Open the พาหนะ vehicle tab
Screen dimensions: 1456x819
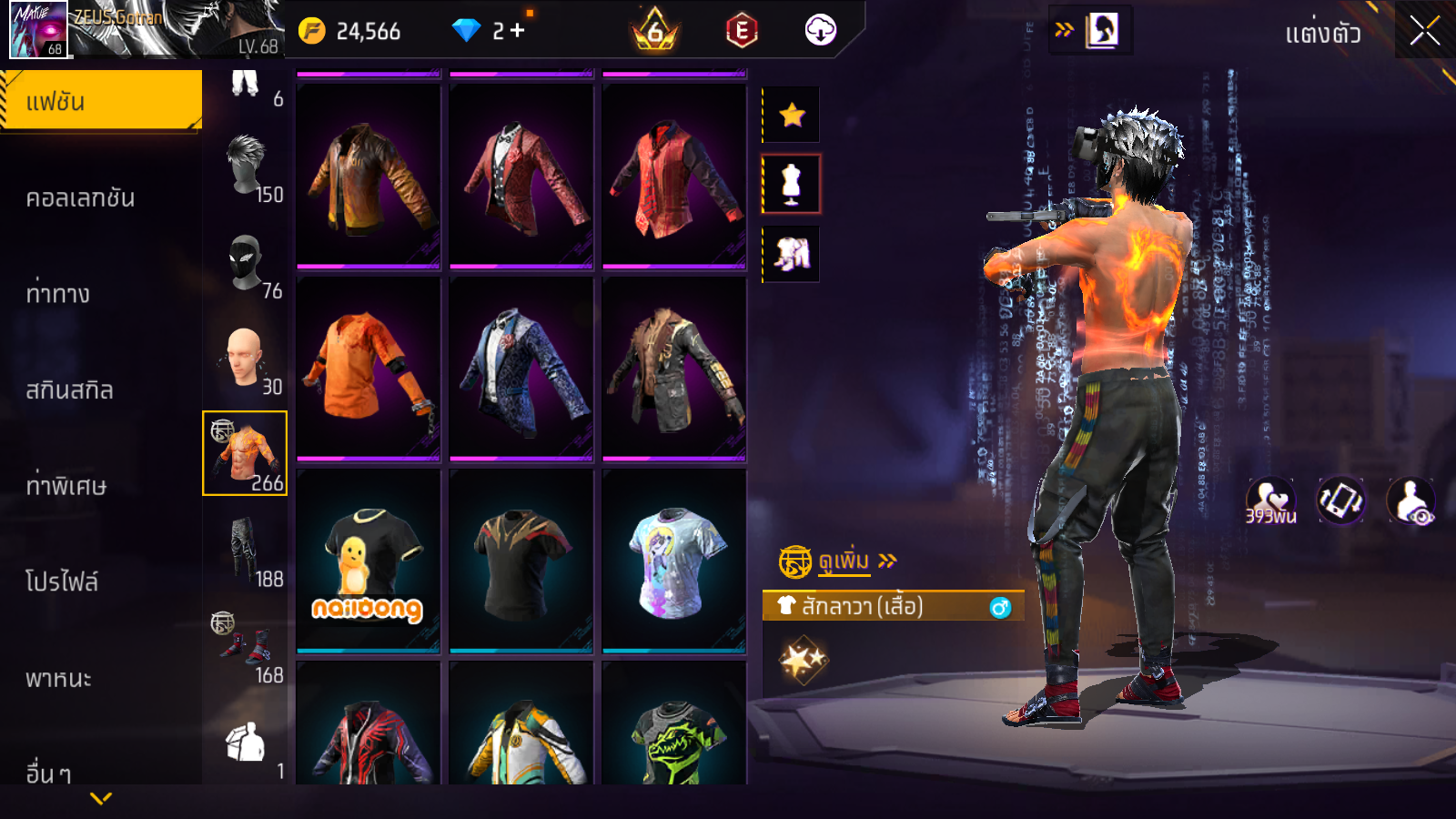pyautogui.click(x=59, y=679)
